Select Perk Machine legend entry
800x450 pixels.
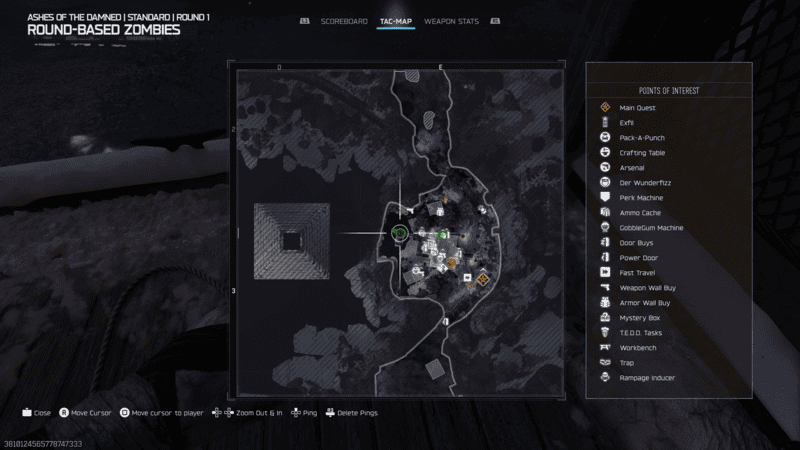point(639,197)
